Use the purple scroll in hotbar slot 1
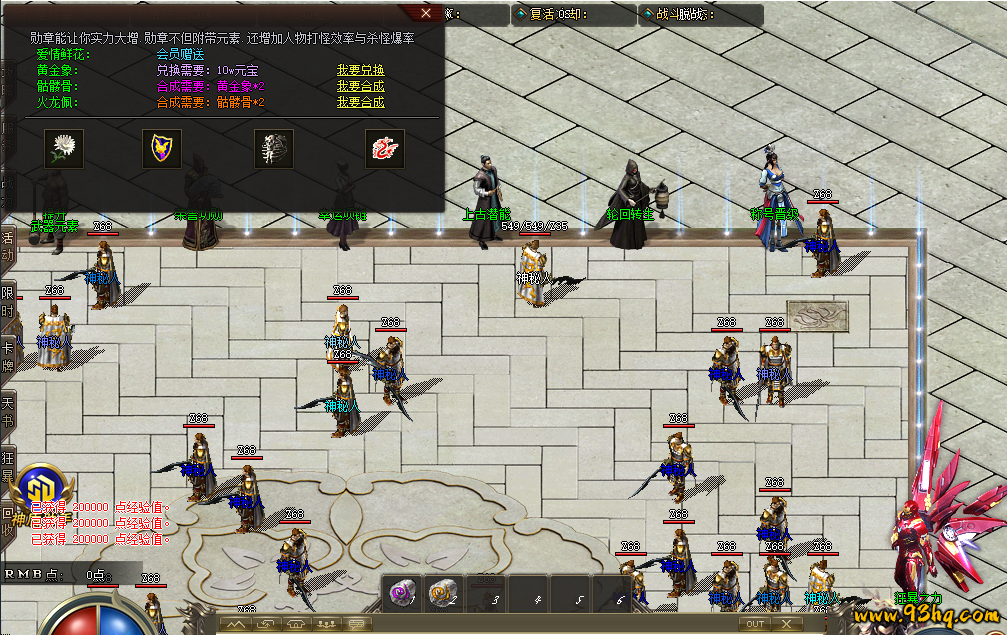This screenshot has height=635, width=1007. pos(401,594)
